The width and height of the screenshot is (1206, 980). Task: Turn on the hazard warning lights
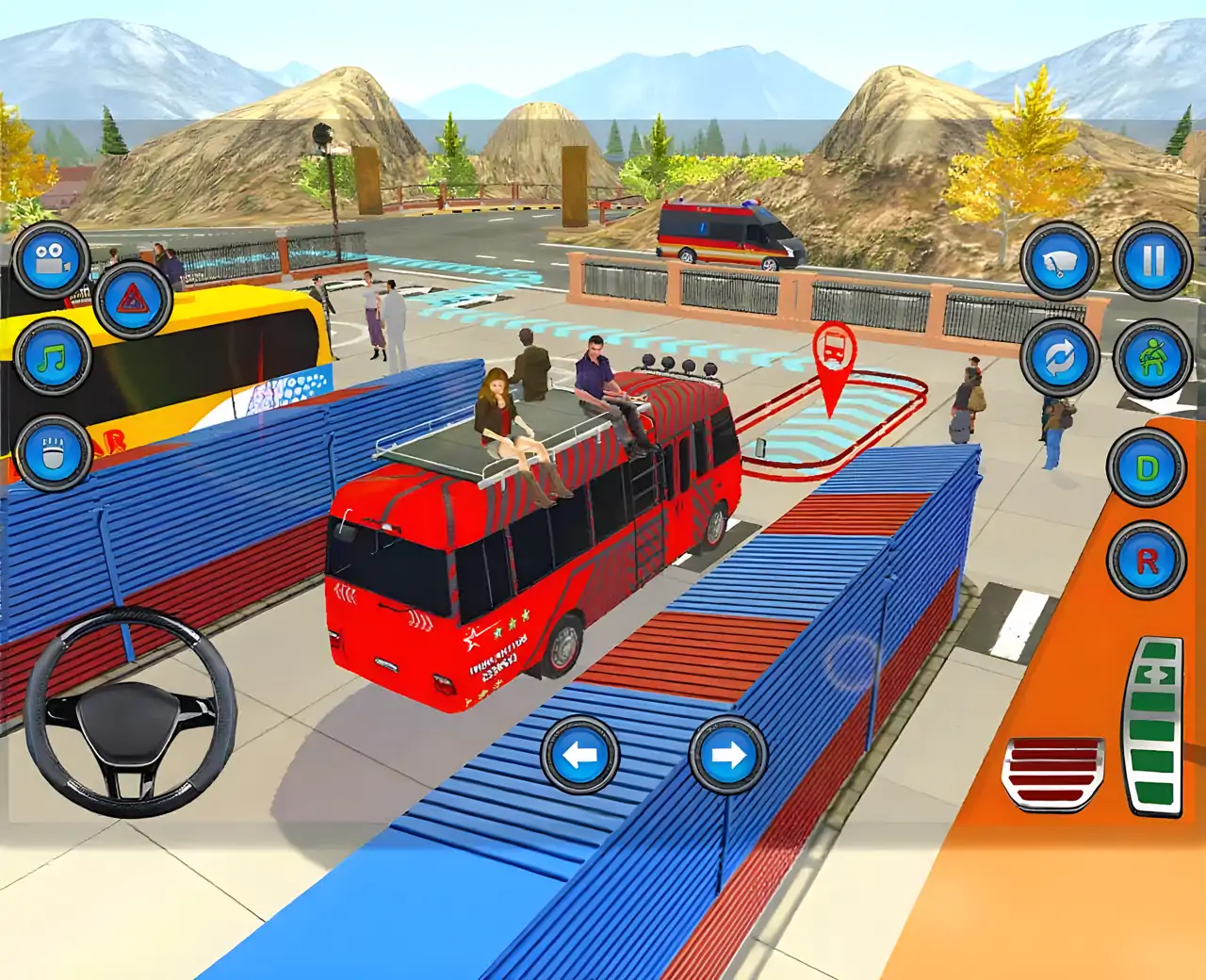coord(132,301)
